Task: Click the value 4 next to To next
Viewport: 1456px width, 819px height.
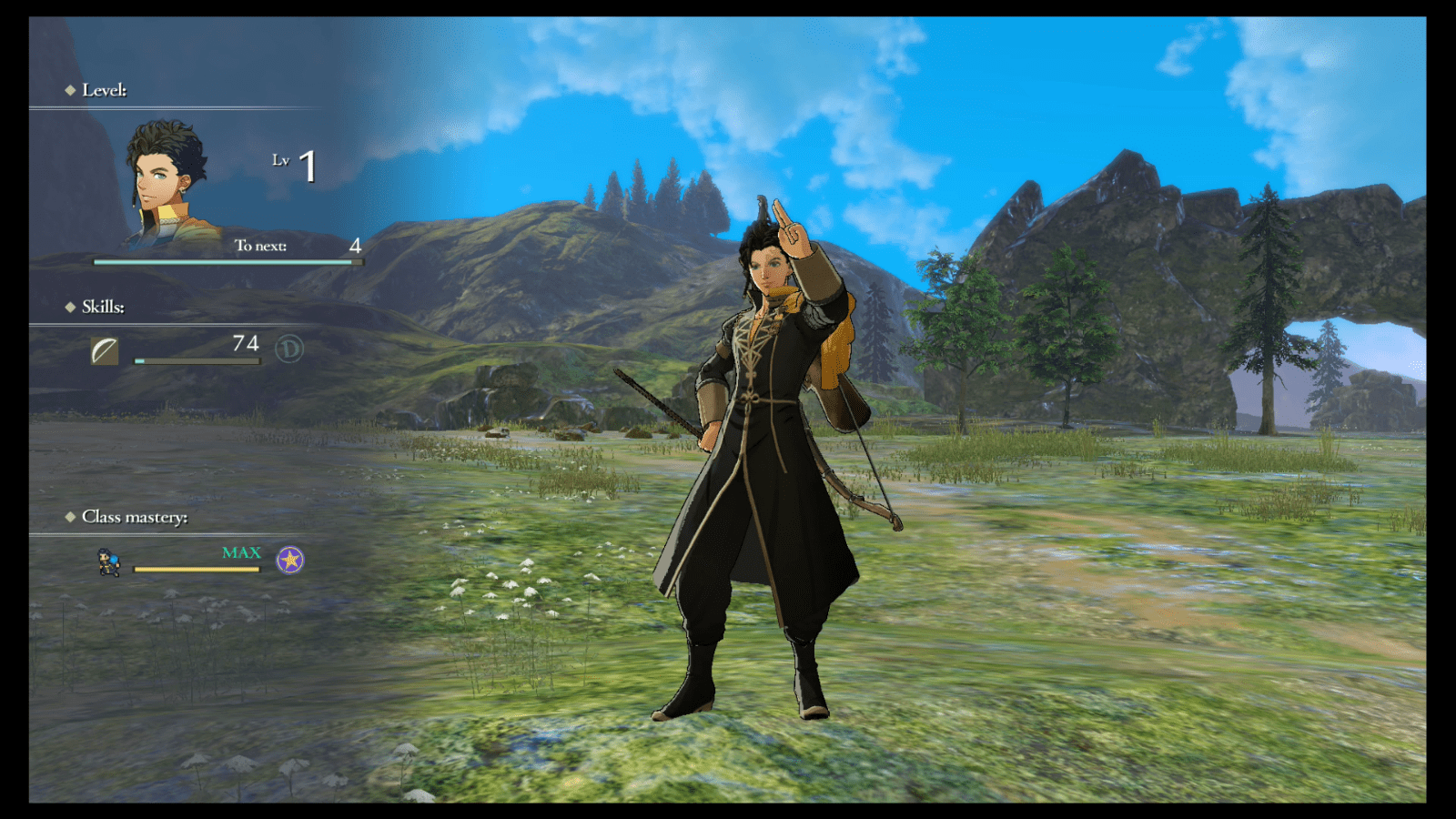Action: [x=355, y=244]
